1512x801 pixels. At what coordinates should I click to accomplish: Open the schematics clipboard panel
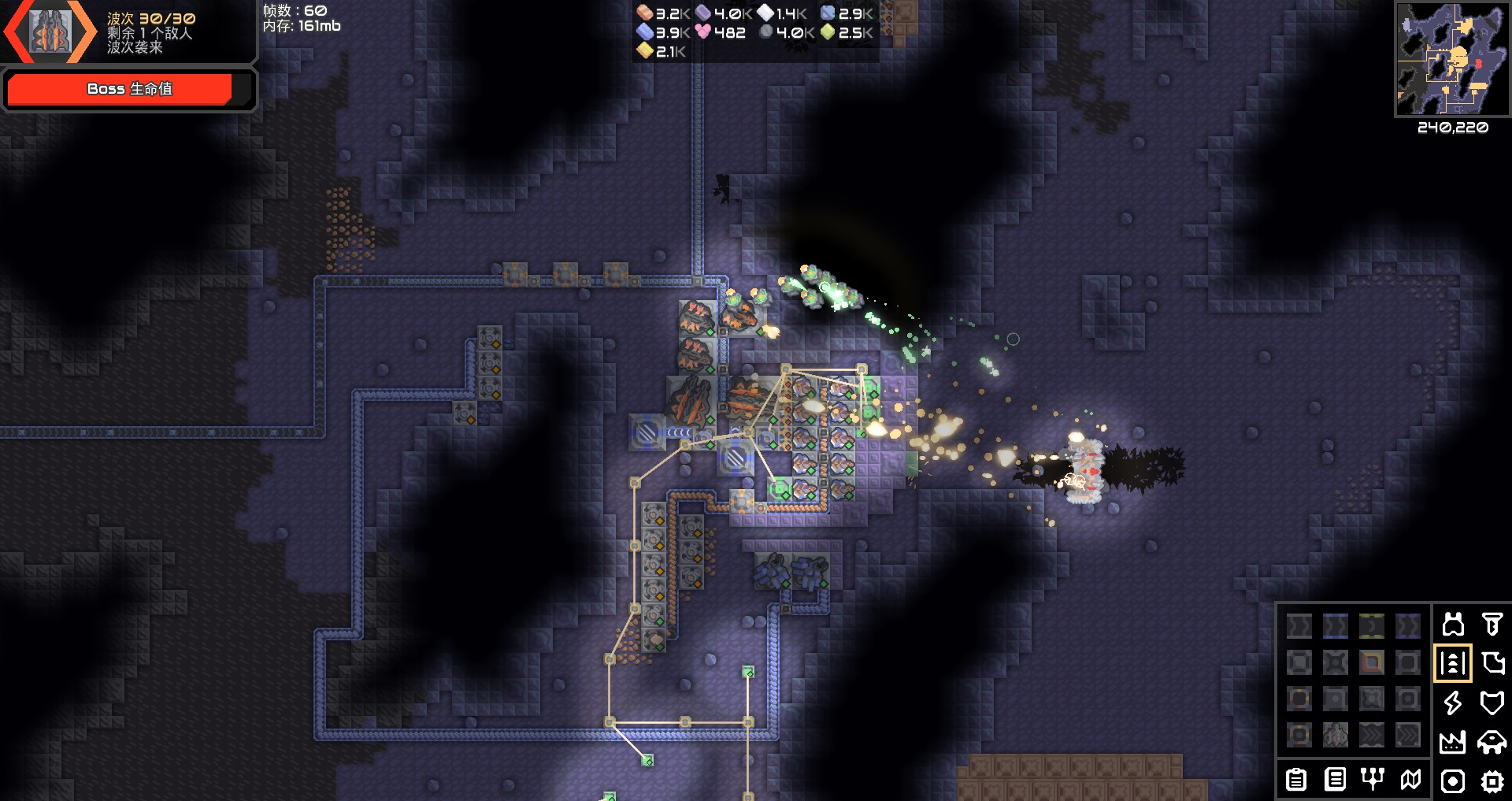[1296, 781]
